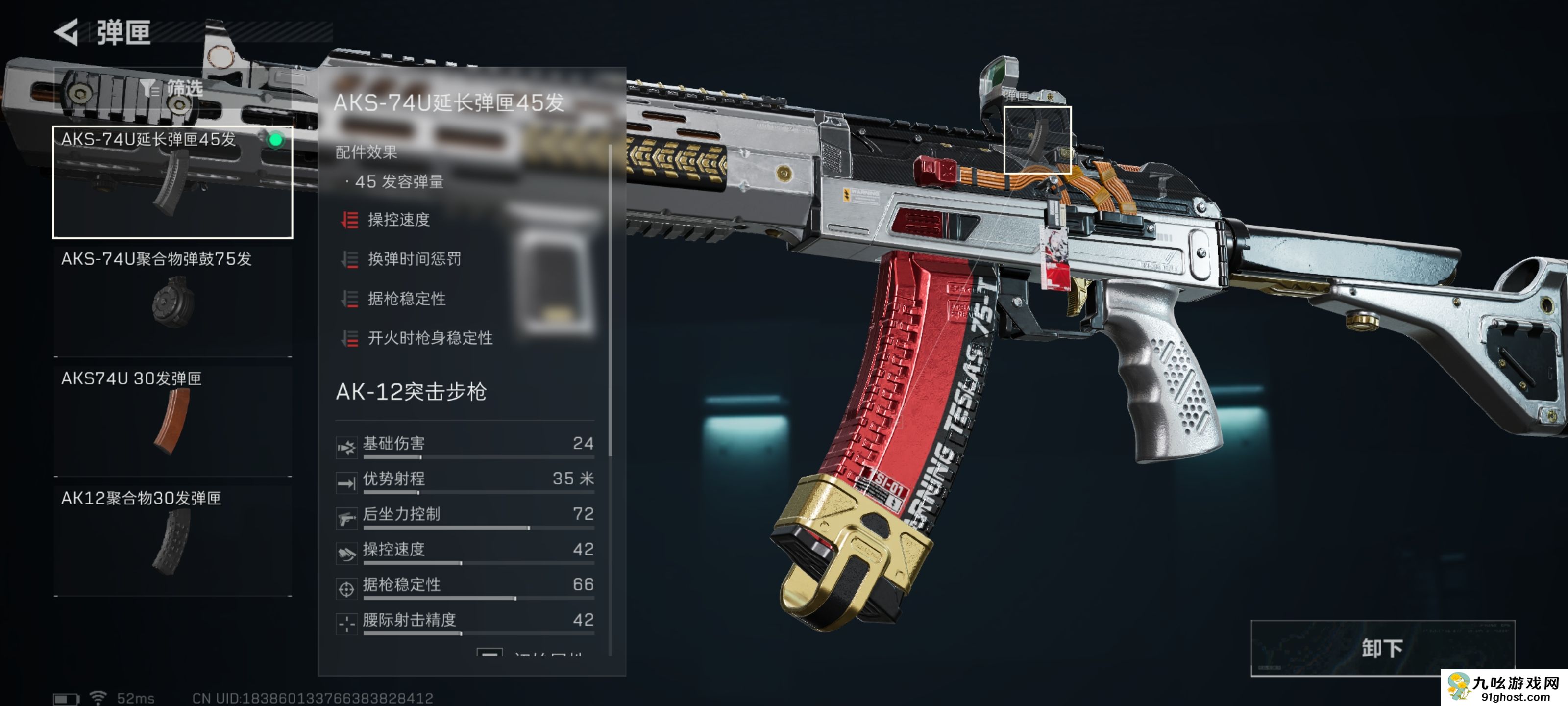1568x706 pixels.
Task: Go back using the arrow beside 弹匣
Action: (67, 32)
